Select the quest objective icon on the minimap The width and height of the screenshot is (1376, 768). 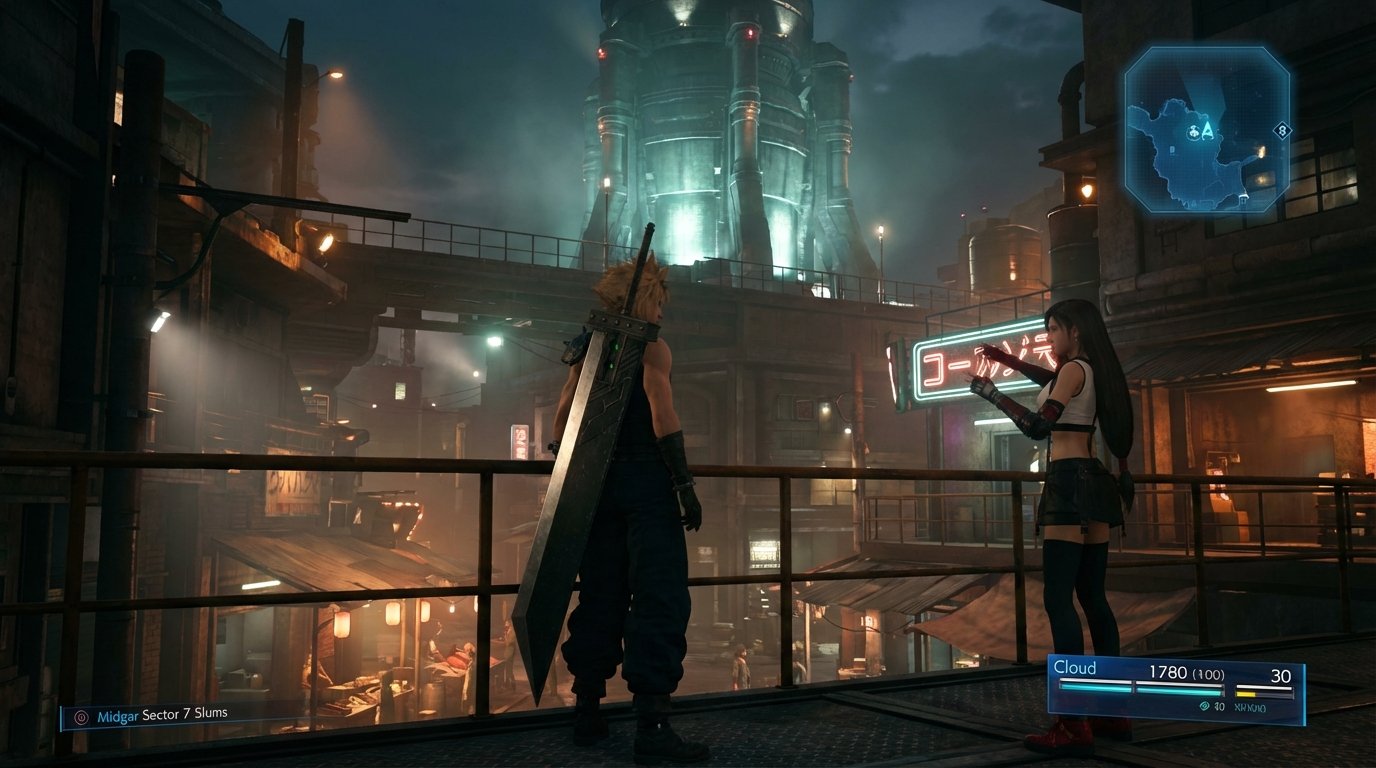click(1193, 131)
